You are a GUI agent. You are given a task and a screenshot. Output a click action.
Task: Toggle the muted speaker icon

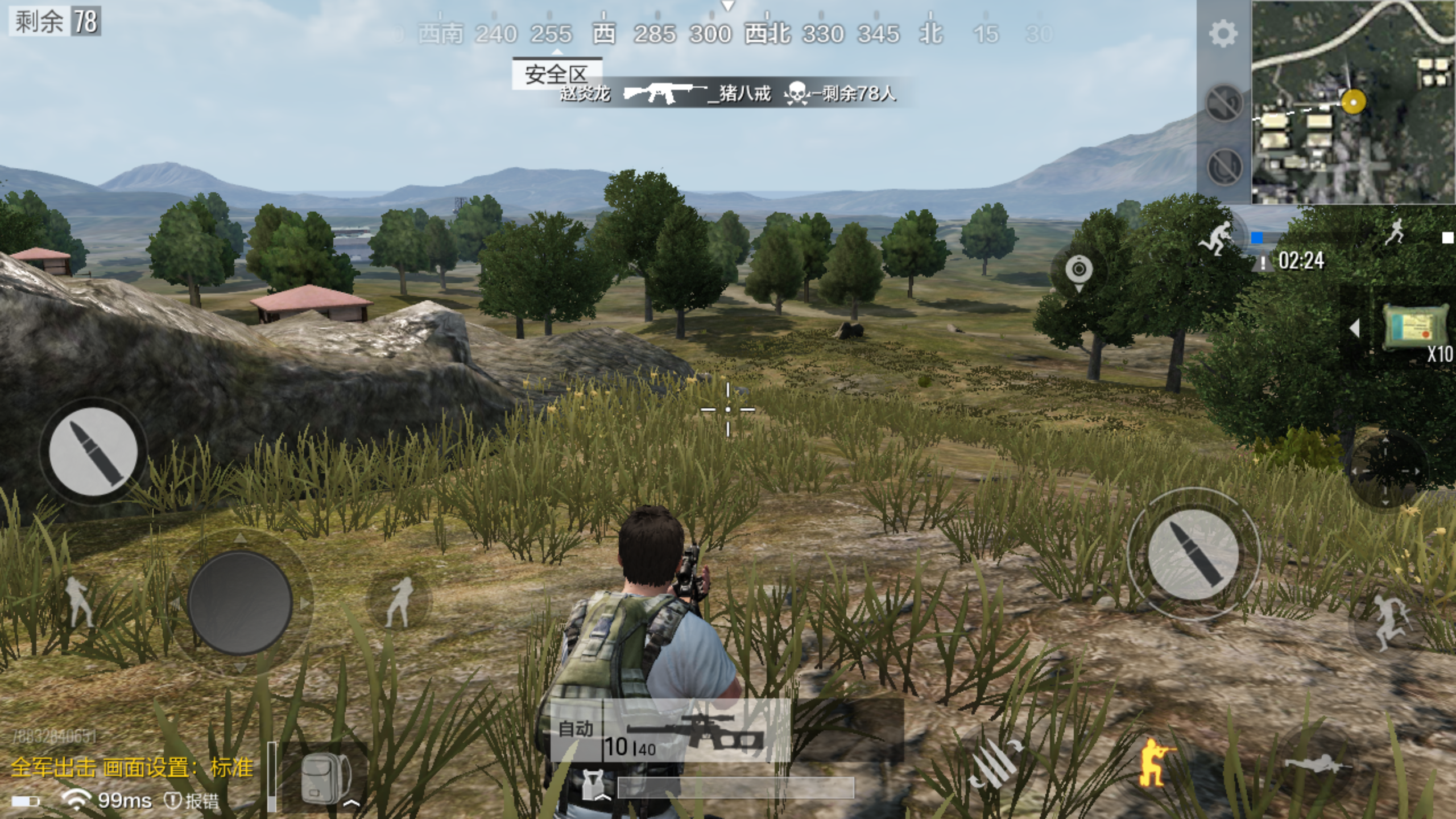(x=1224, y=104)
